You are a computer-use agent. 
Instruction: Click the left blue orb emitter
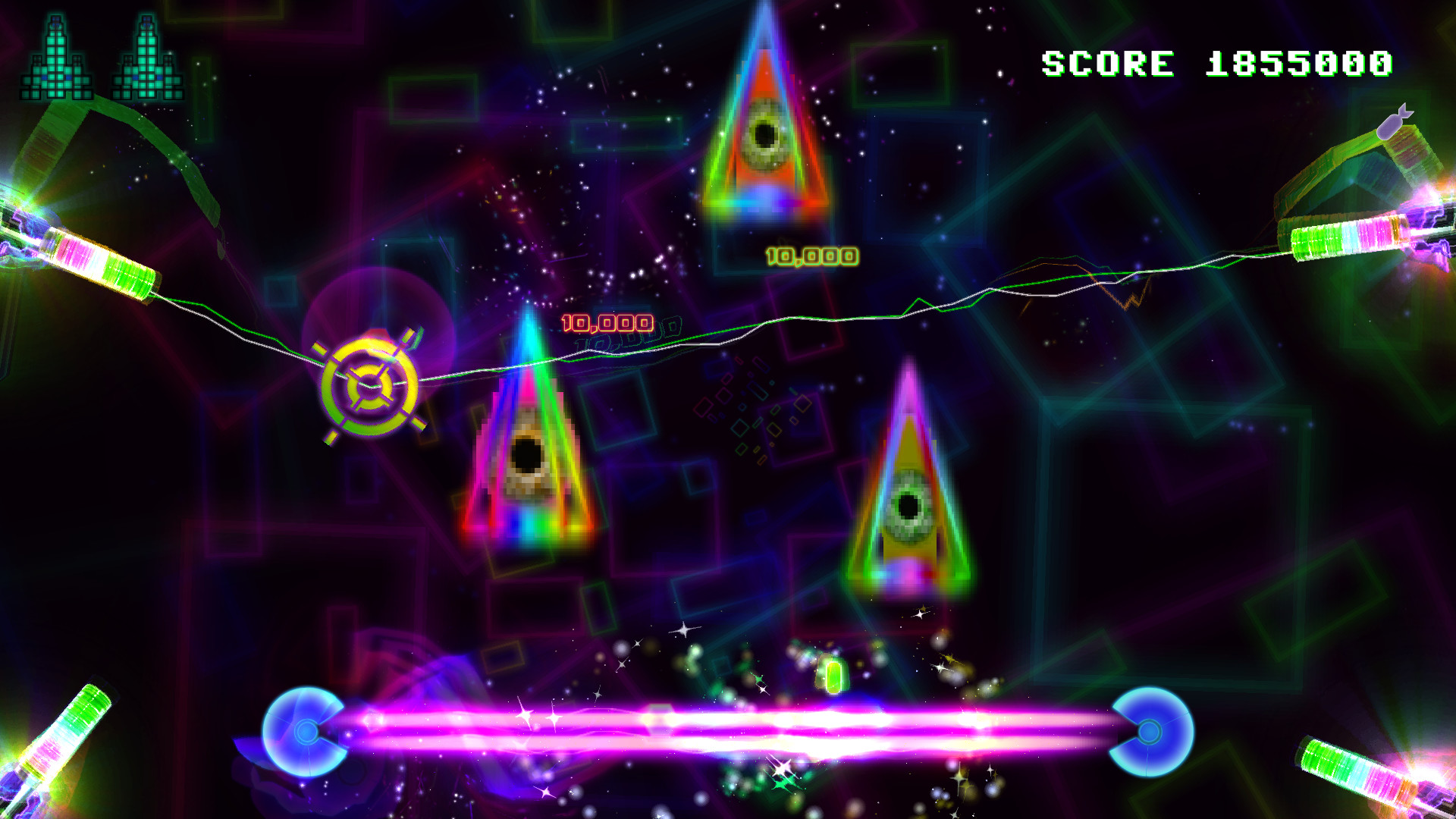[307, 732]
